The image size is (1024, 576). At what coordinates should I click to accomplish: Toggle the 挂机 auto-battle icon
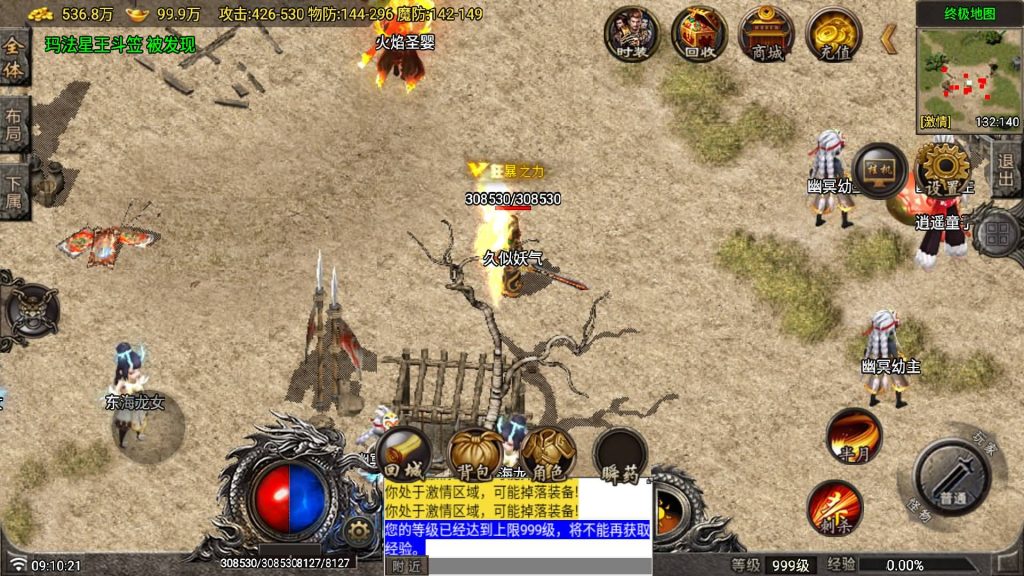click(880, 171)
